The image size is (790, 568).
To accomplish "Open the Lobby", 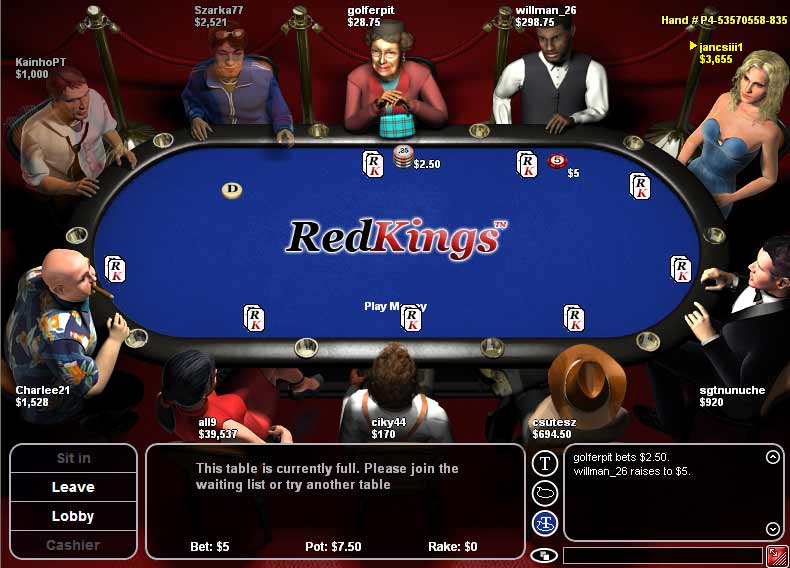I will tap(73, 516).
